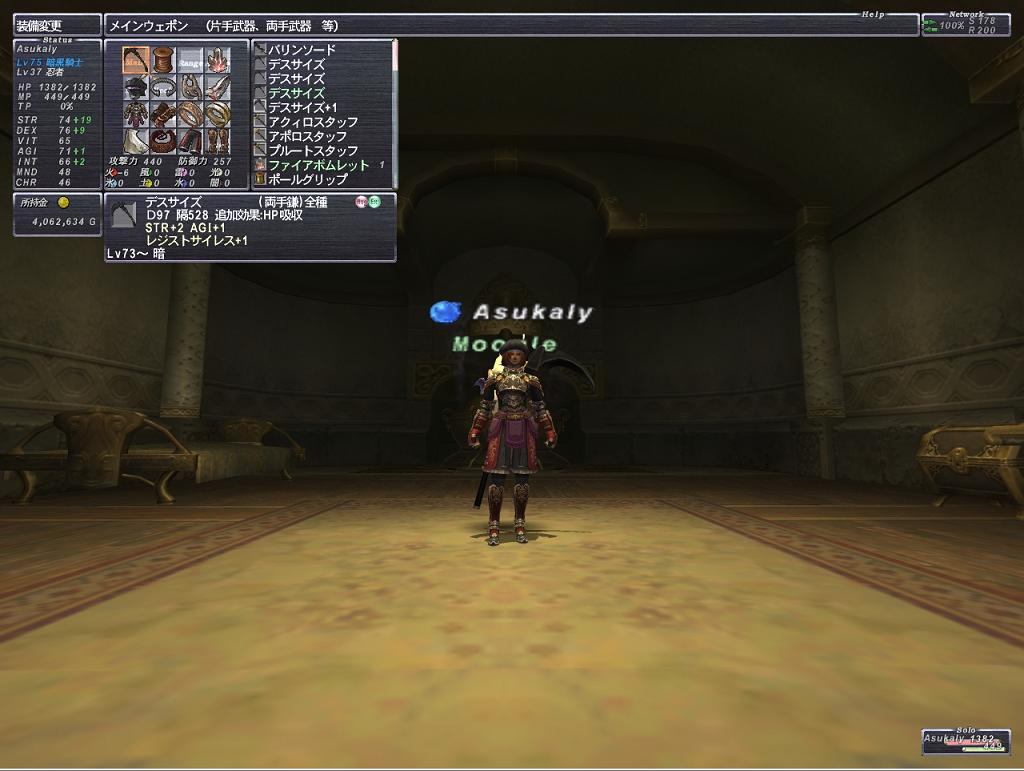Select the ammo slot with the fire bomblet

coord(217,60)
